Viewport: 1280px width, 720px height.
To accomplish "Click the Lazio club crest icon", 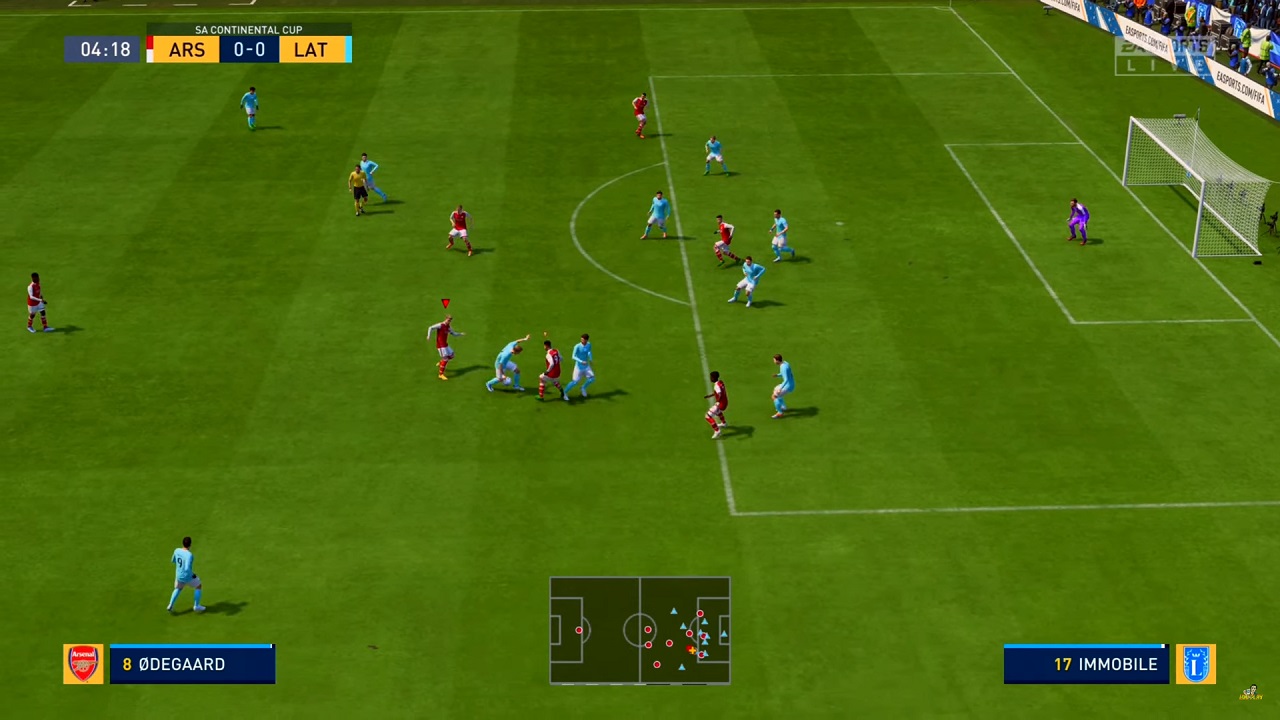I will click(x=1195, y=664).
